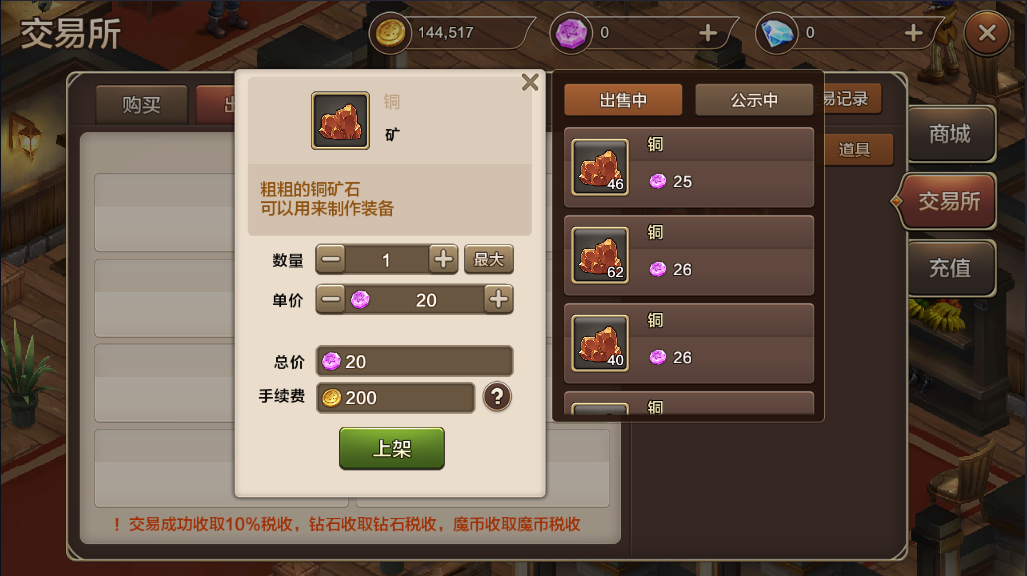Increase quantity with the plus stepper

pos(443,259)
